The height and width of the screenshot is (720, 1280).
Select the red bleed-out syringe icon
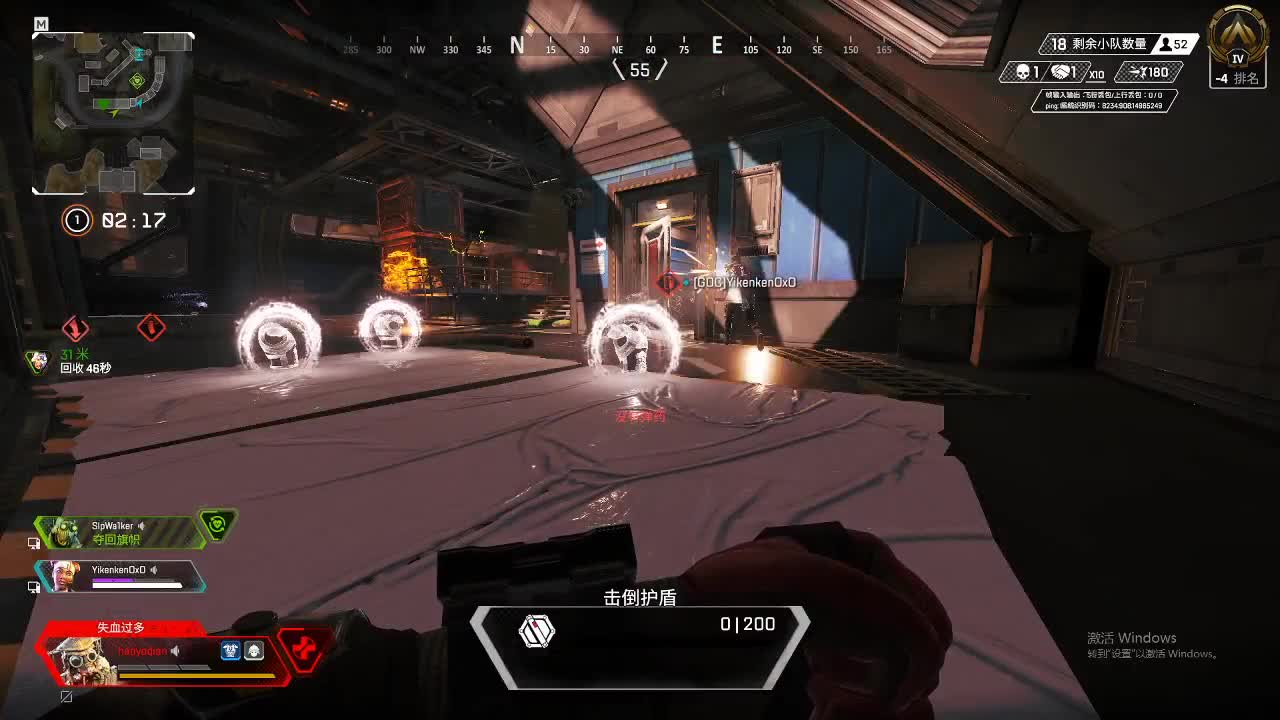tap(303, 650)
